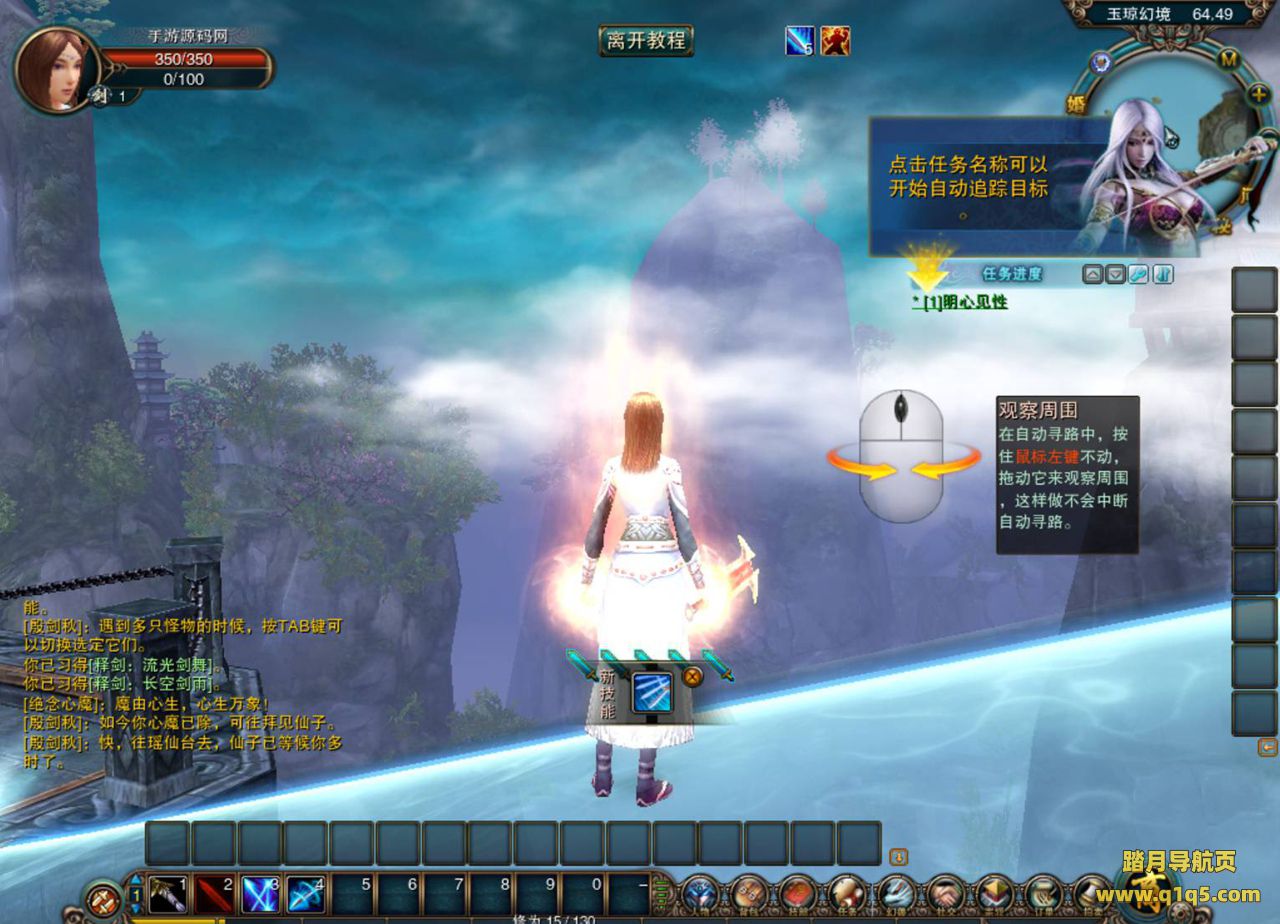
Task: Click the quest tracker down arrow button
Action: (x=1116, y=274)
